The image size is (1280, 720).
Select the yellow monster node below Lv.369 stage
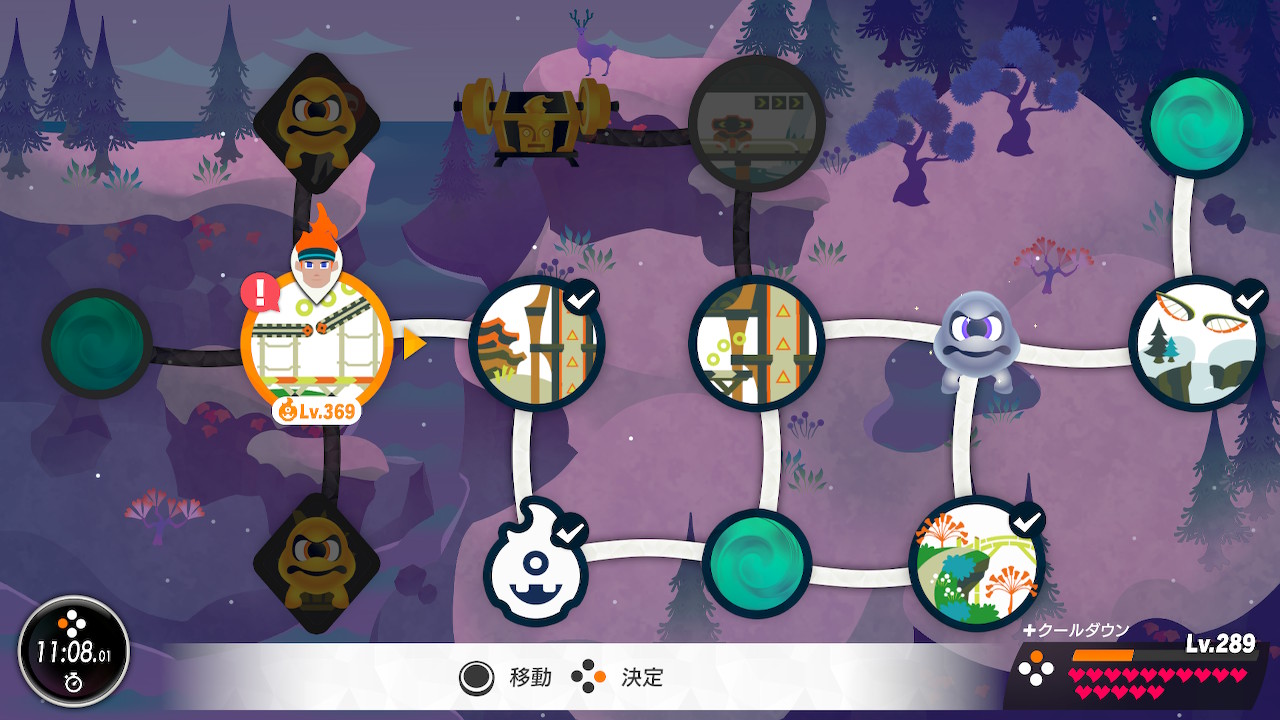pos(316,563)
